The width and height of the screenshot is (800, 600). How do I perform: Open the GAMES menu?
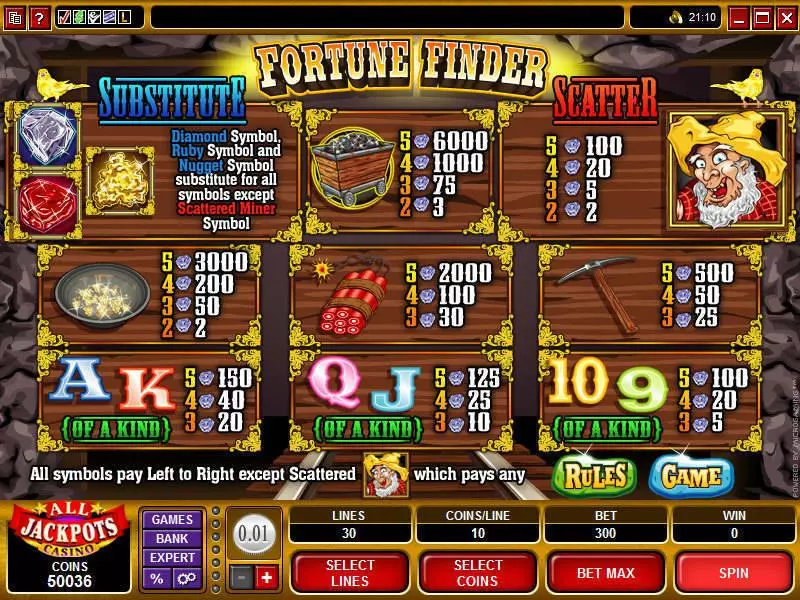click(x=172, y=520)
